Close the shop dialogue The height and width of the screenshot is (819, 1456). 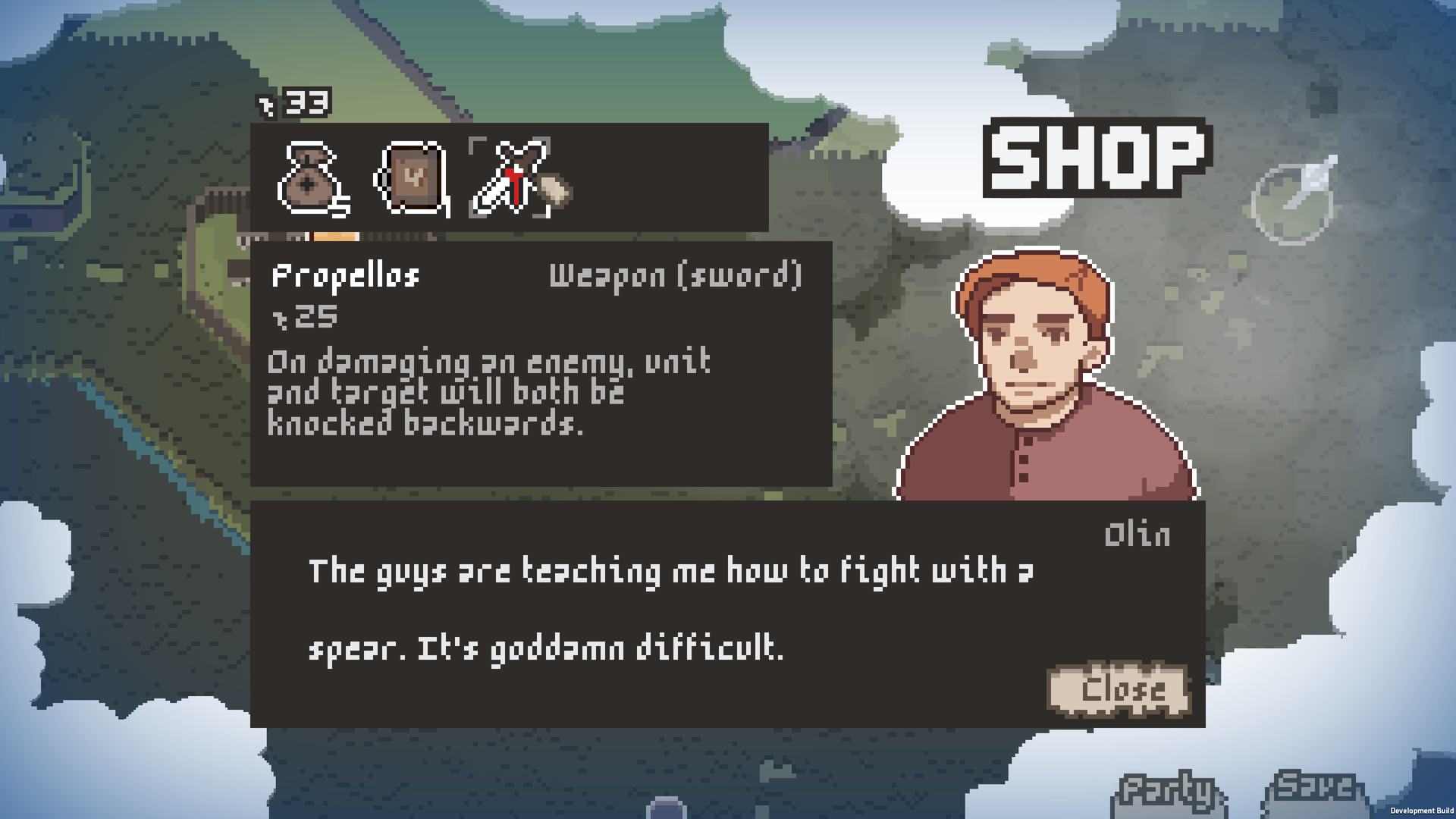point(1118,690)
